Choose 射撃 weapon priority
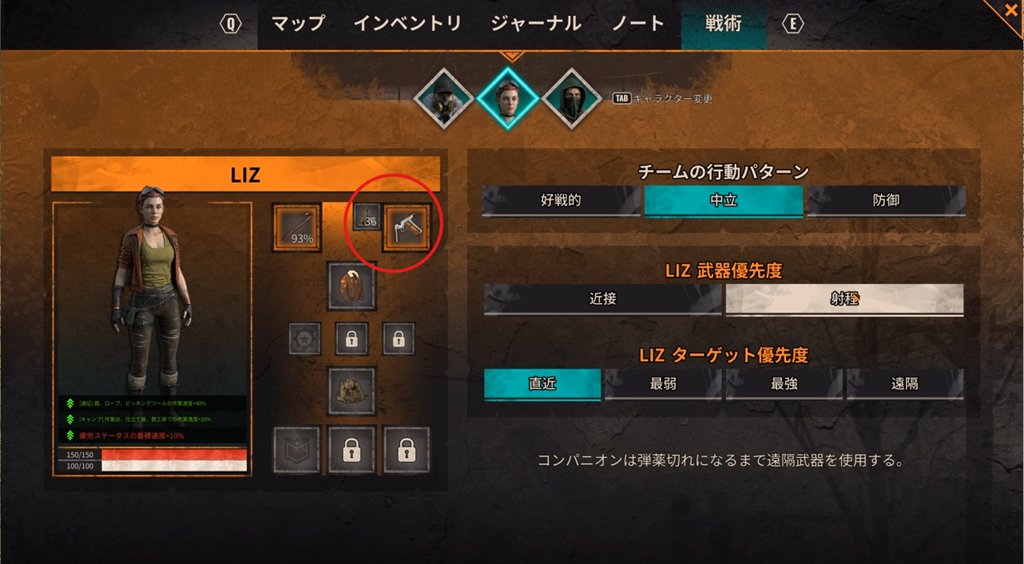Viewport: 1024px width, 564px height. click(844, 299)
